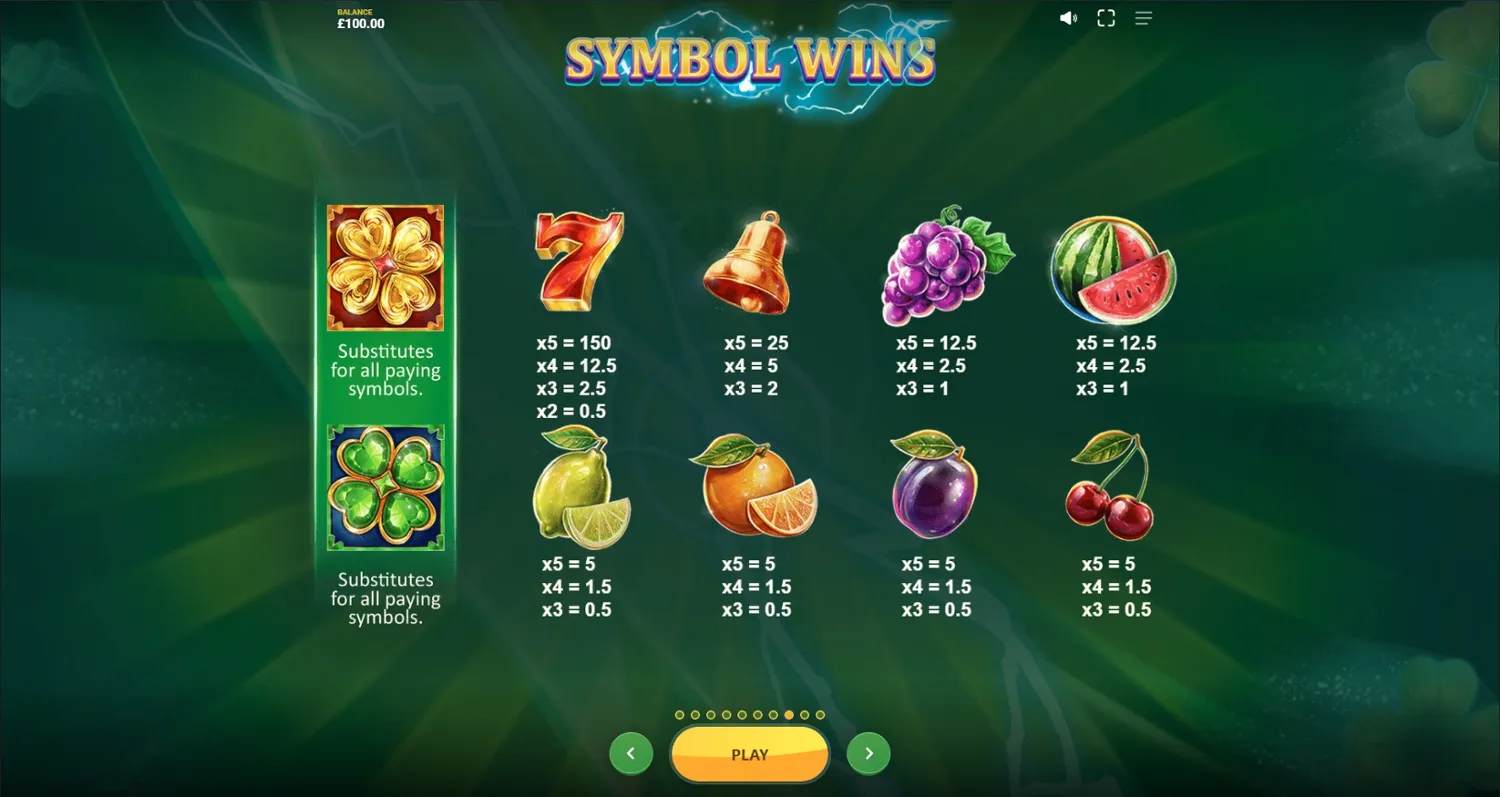Image resolution: width=1500 pixels, height=797 pixels.
Task: Go back to the previous paytable page
Action: [x=631, y=753]
